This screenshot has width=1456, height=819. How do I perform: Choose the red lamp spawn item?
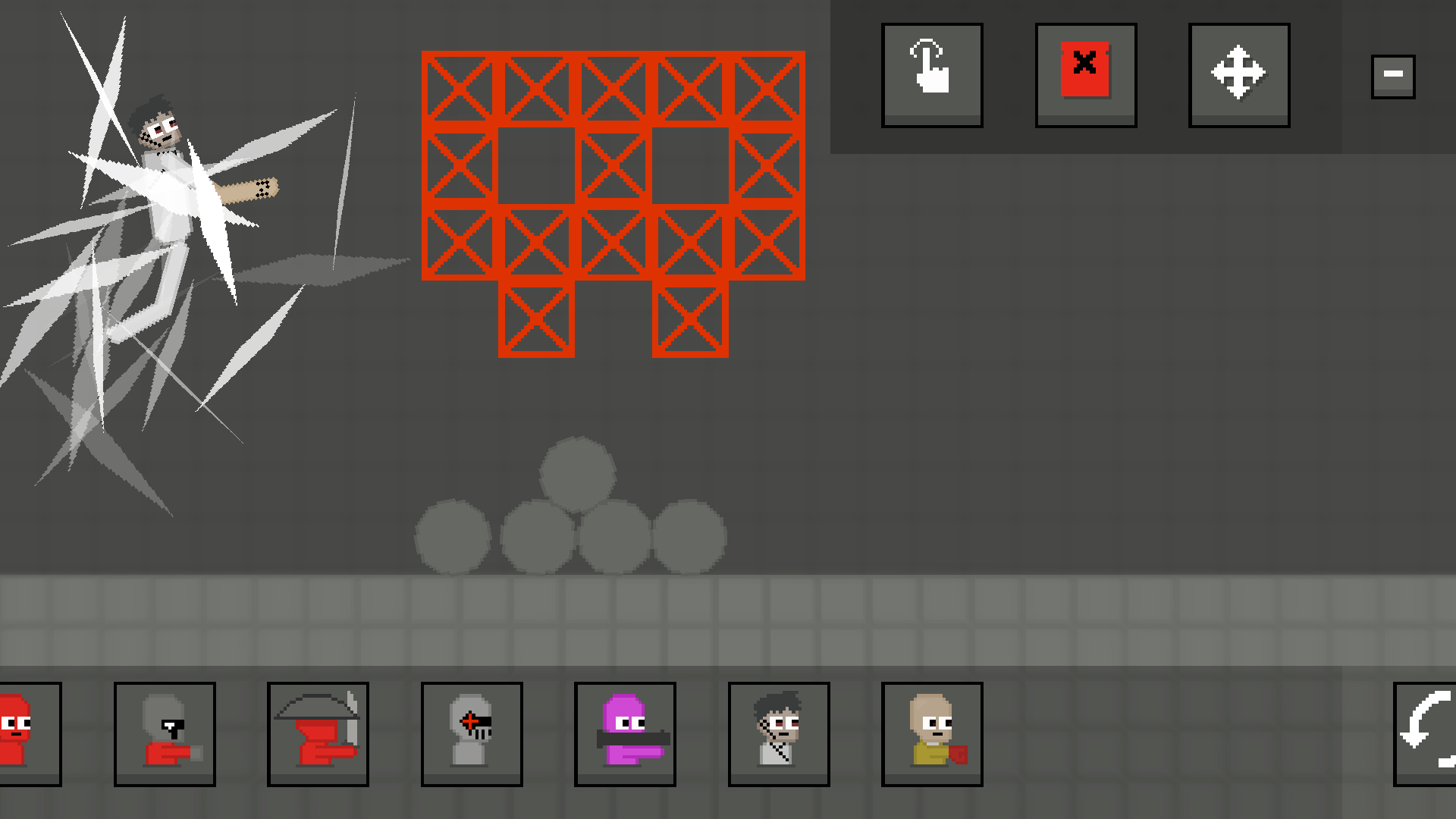(x=318, y=733)
